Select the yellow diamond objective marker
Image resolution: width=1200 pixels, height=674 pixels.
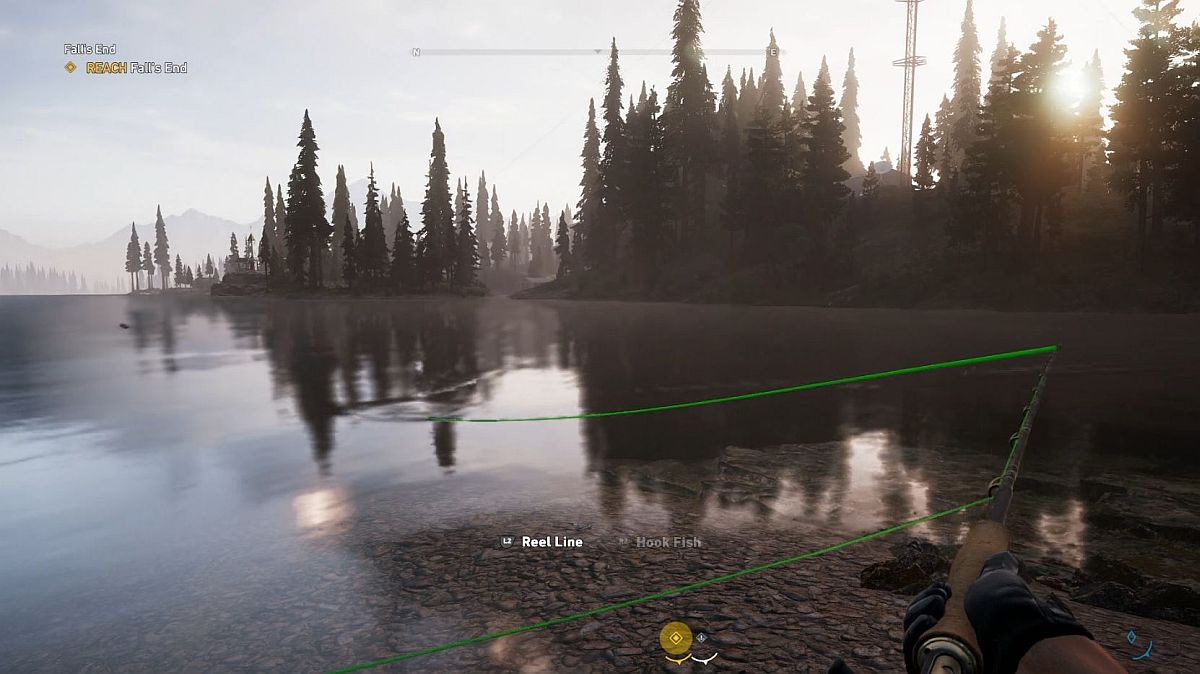click(x=676, y=637)
